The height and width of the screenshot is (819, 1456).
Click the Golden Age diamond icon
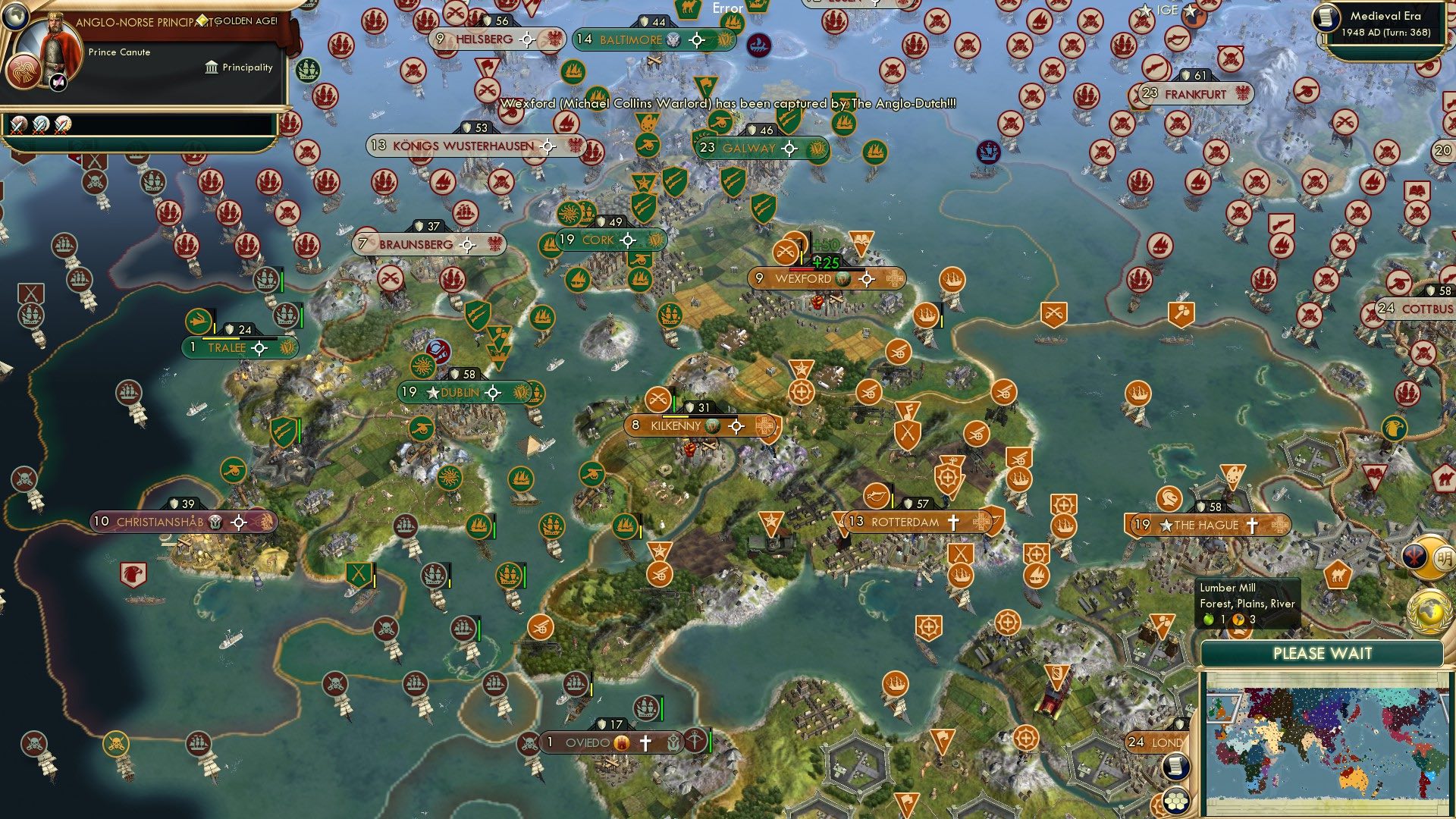(x=202, y=20)
